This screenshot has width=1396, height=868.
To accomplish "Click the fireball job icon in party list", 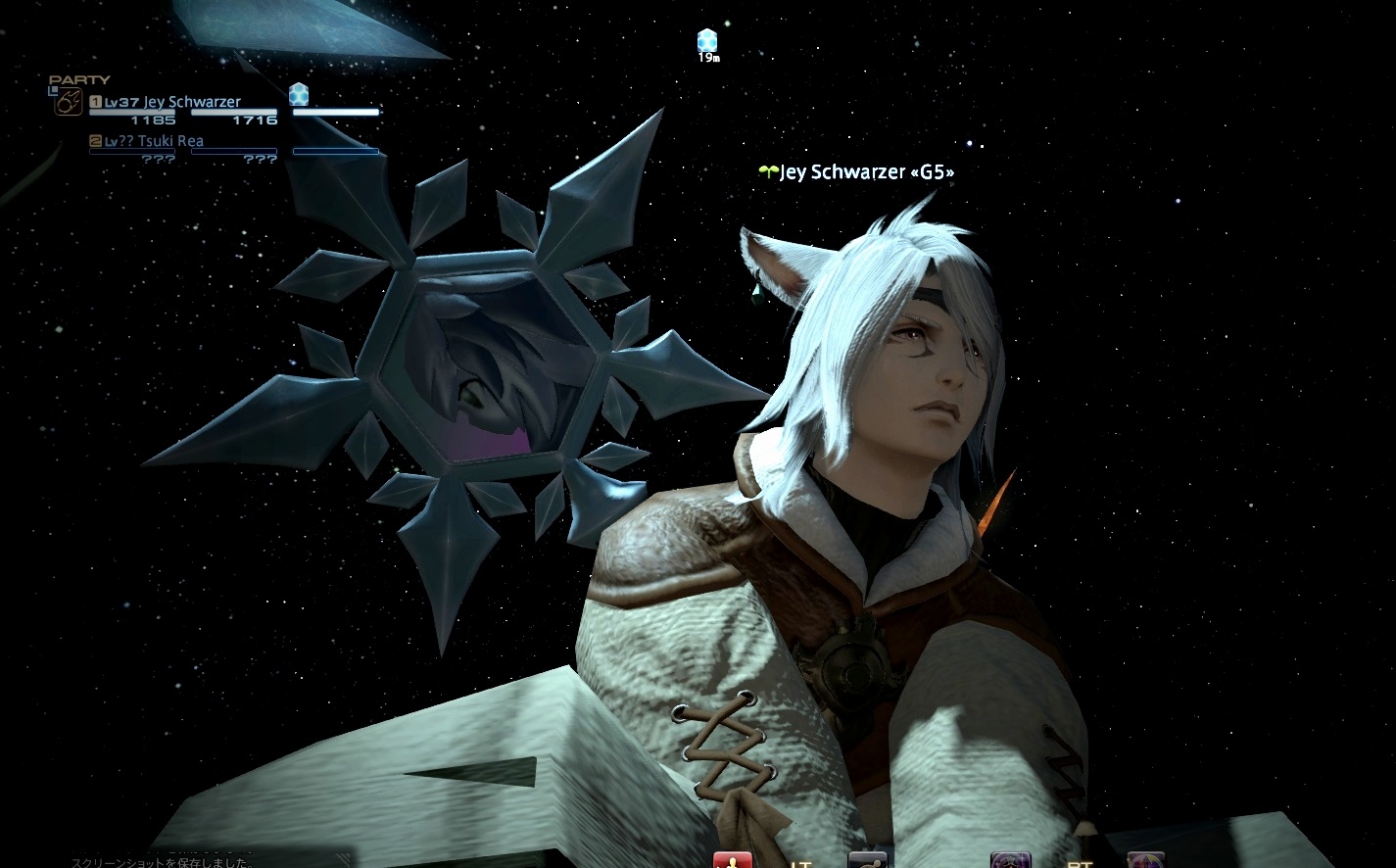I will pyautogui.click(x=68, y=103).
